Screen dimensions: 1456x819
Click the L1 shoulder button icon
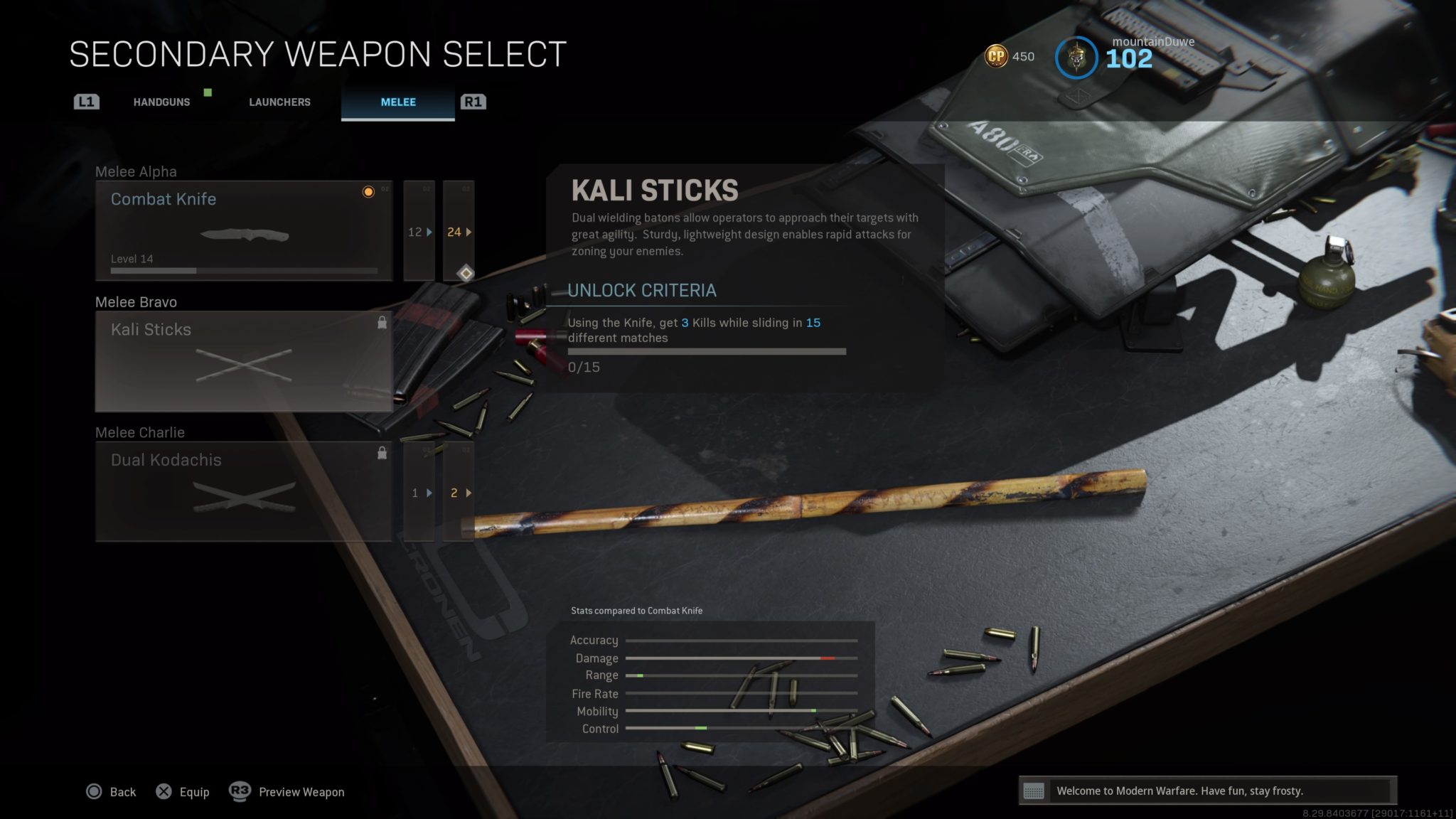86,102
